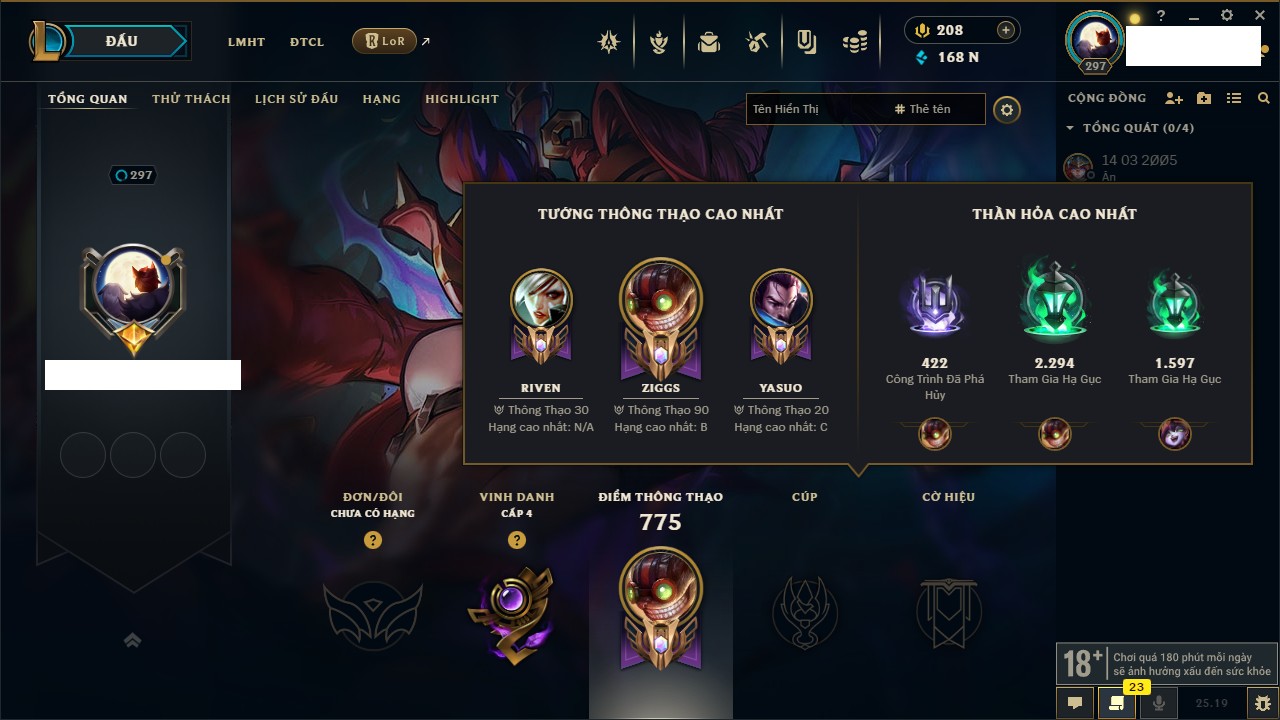Viewport: 1280px width, 720px height.
Task: Open client settings gear in title bar
Action: [1227, 16]
